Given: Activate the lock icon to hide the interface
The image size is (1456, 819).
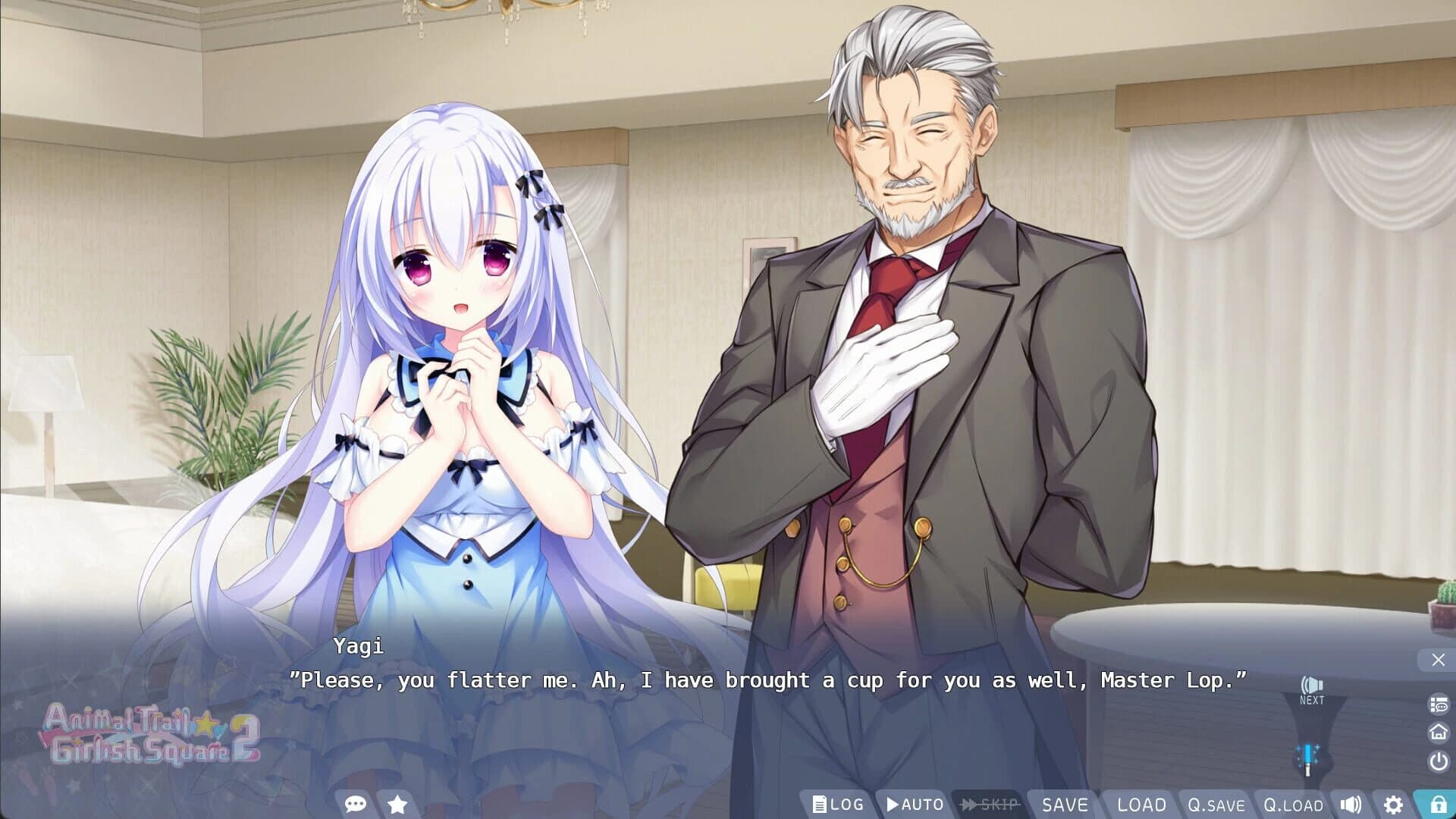Looking at the screenshot, I should (1436, 805).
